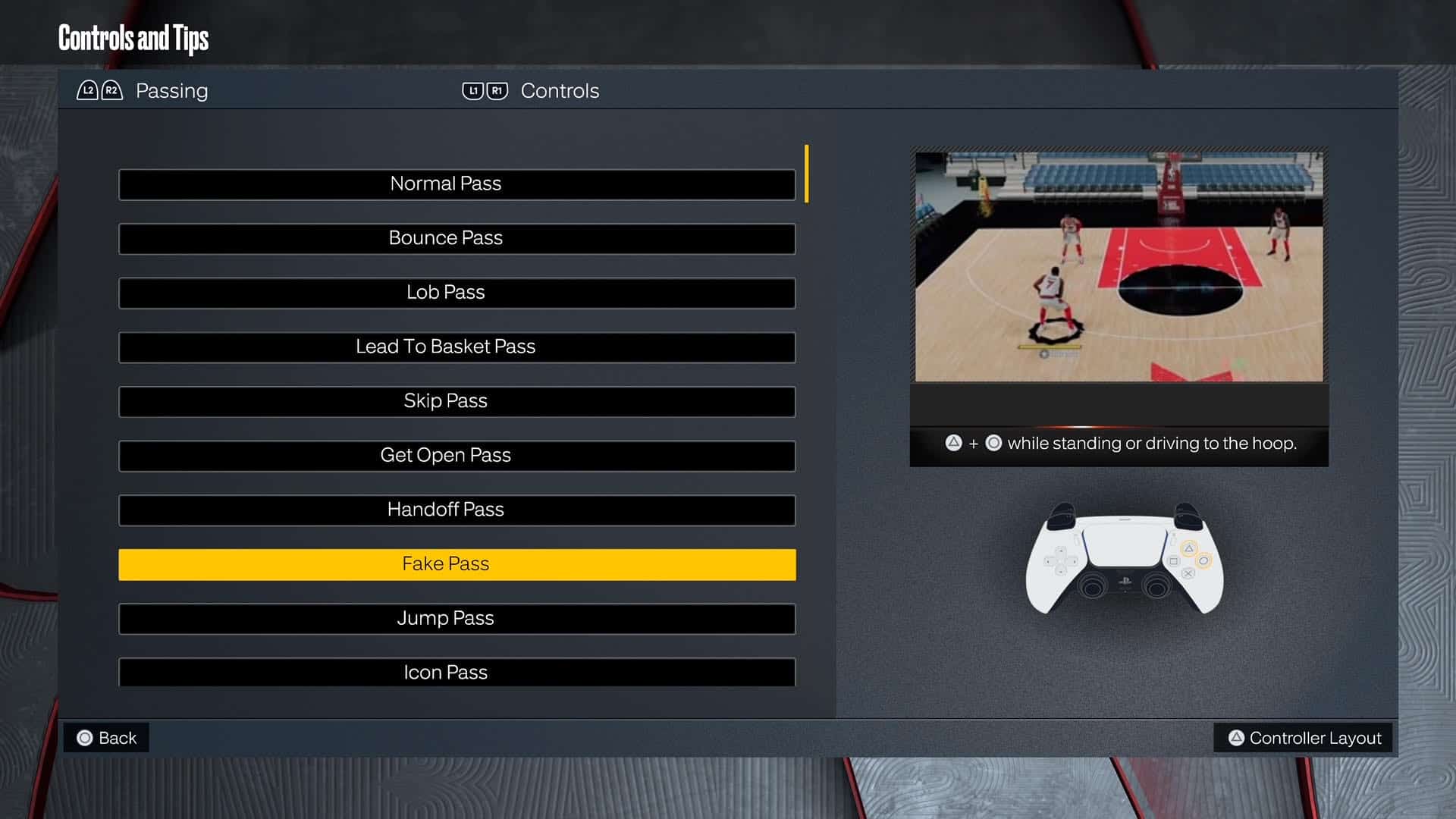
Task: Click the triangle symbol in the pass instruction caption
Action: (x=954, y=443)
